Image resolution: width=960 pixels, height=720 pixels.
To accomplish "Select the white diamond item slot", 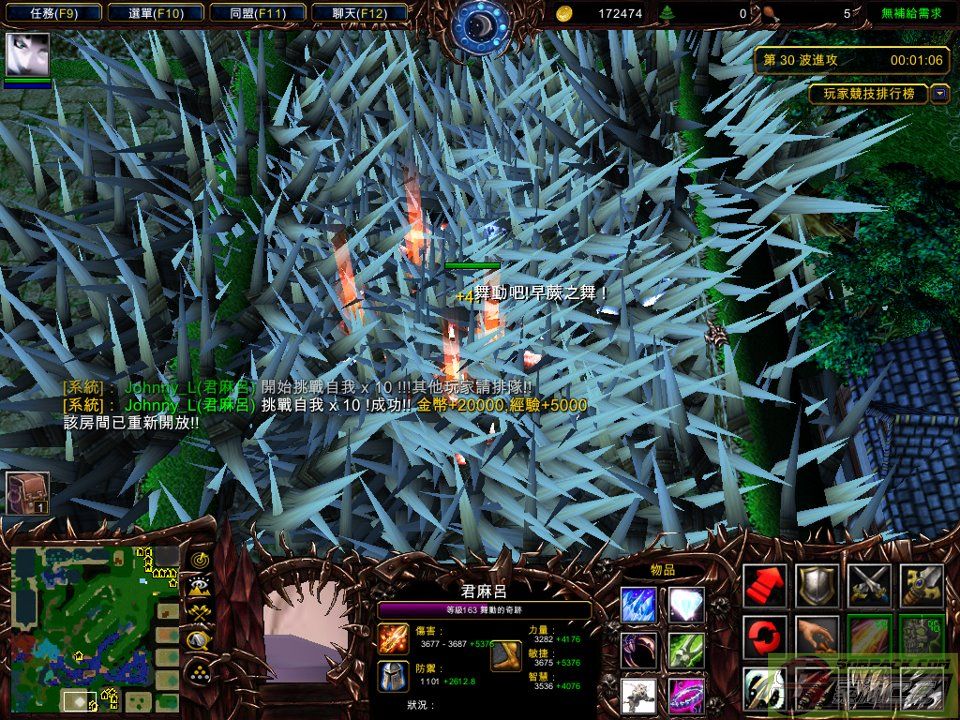I will pyautogui.click(x=686, y=605).
